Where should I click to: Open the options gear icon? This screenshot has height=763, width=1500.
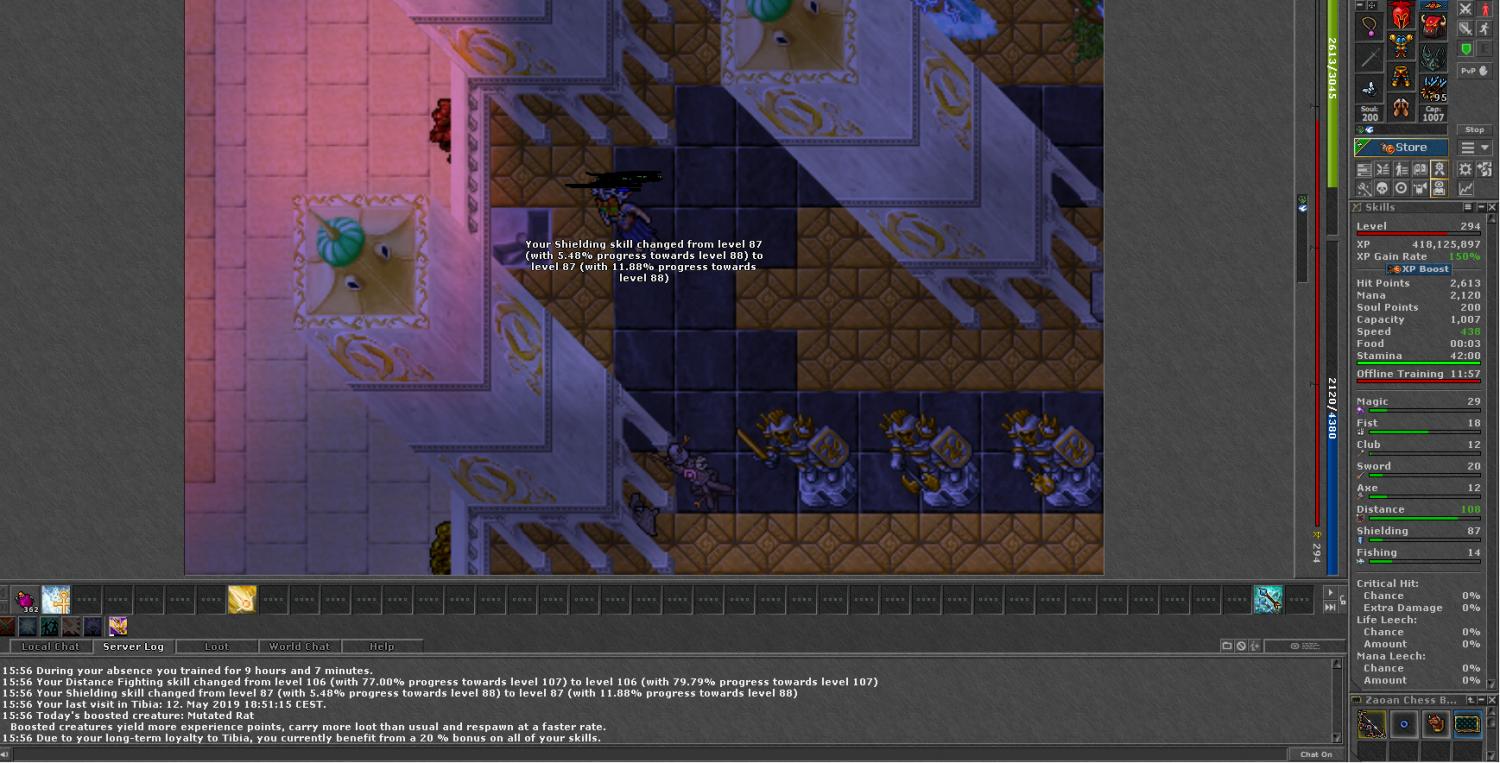click(1465, 169)
